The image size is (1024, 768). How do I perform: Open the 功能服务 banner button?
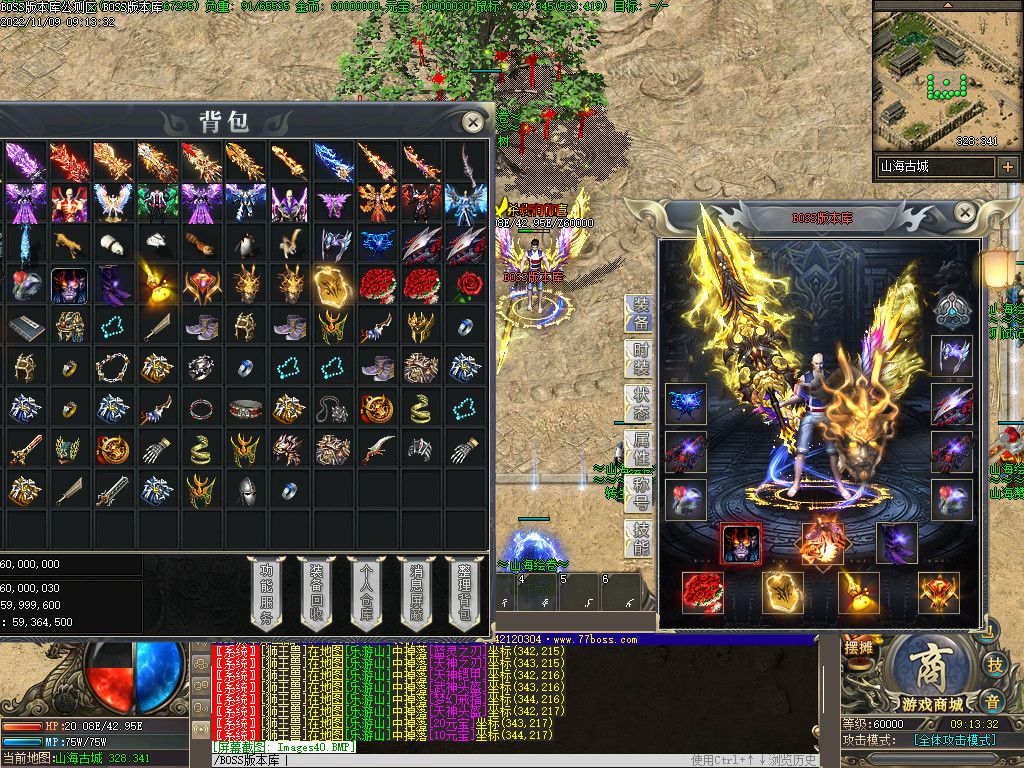point(267,595)
